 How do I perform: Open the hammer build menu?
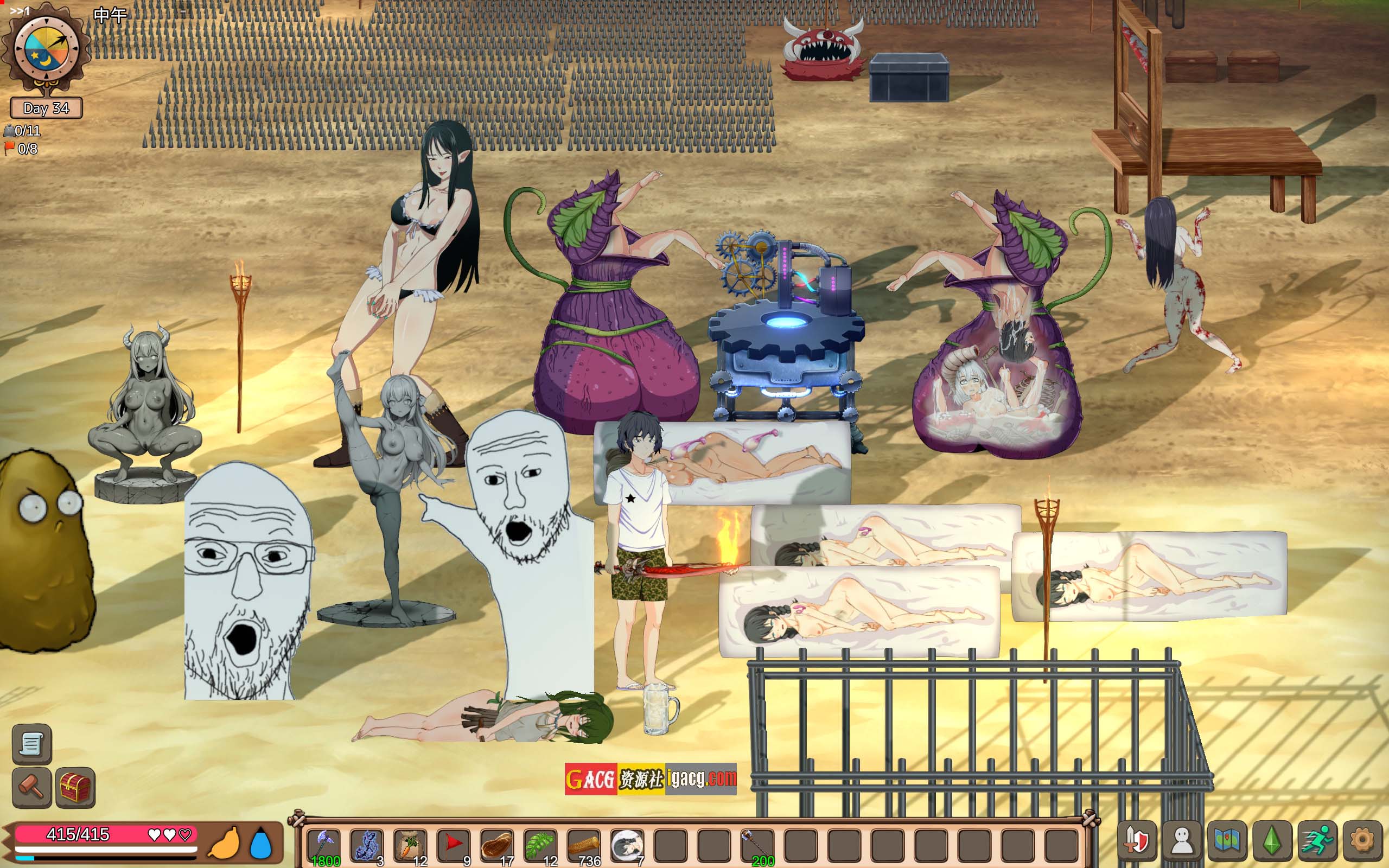point(31,787)
